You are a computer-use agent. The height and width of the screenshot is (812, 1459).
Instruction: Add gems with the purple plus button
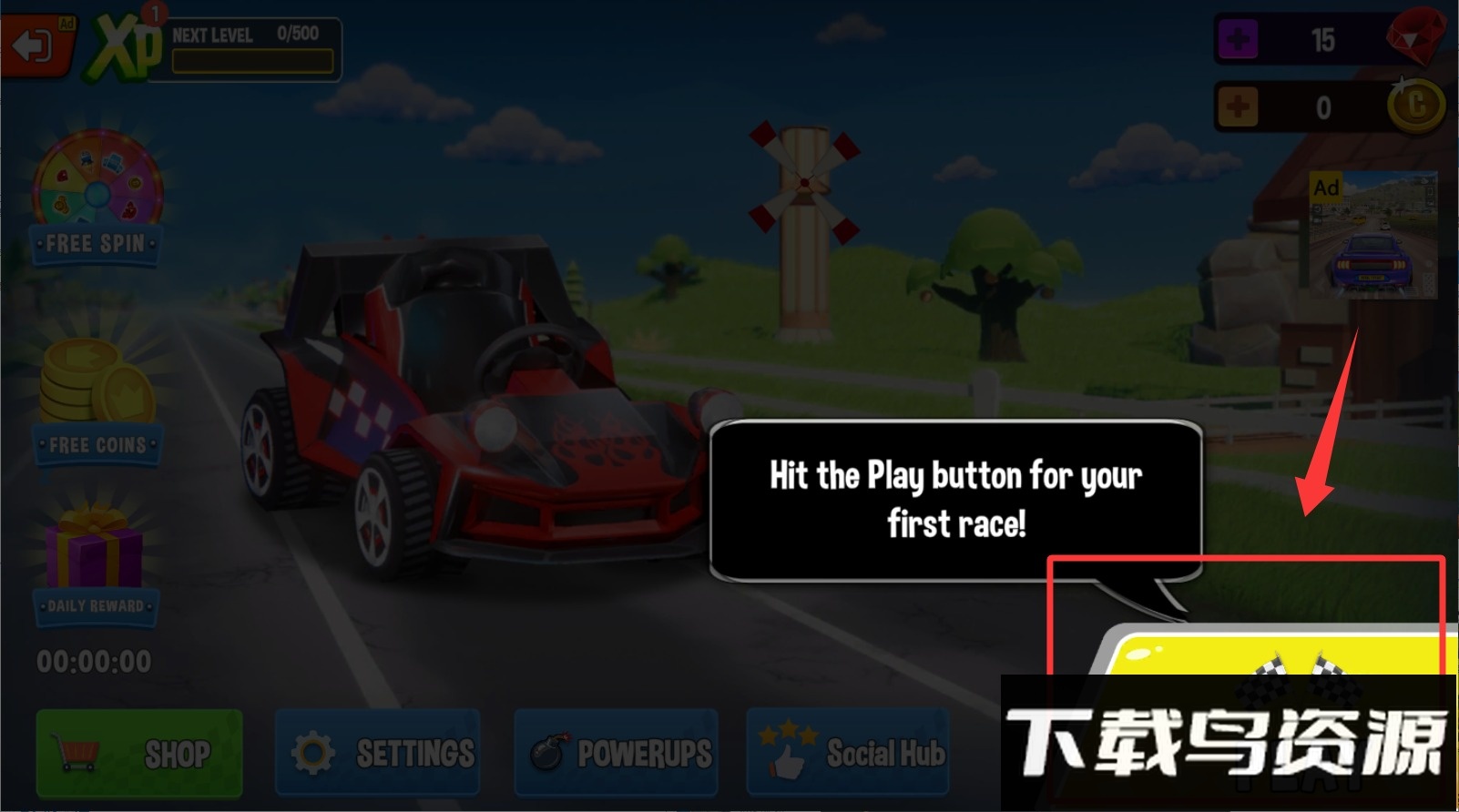(1238, 40)
